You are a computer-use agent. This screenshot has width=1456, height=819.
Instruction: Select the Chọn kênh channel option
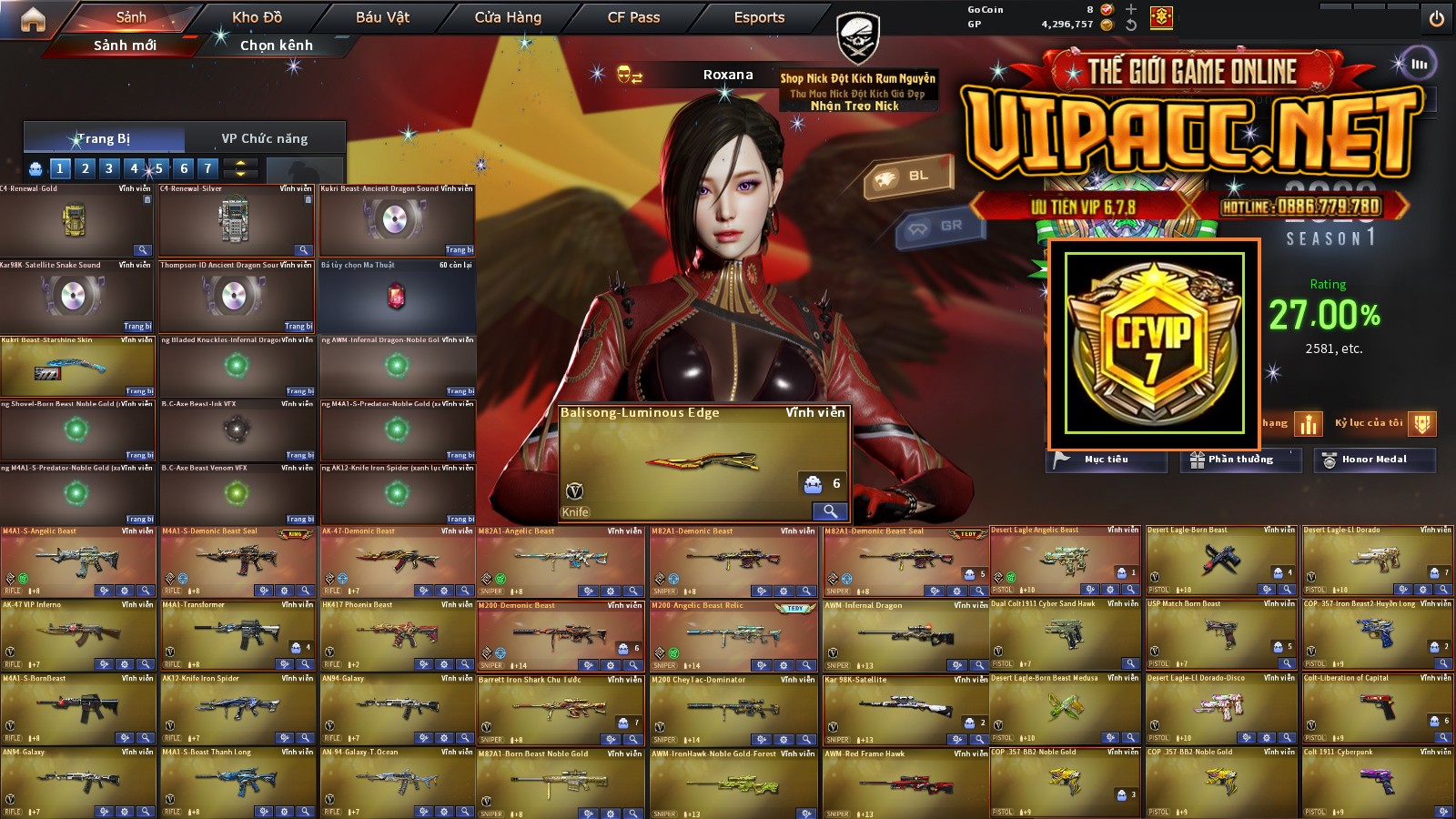pos(276,45)
